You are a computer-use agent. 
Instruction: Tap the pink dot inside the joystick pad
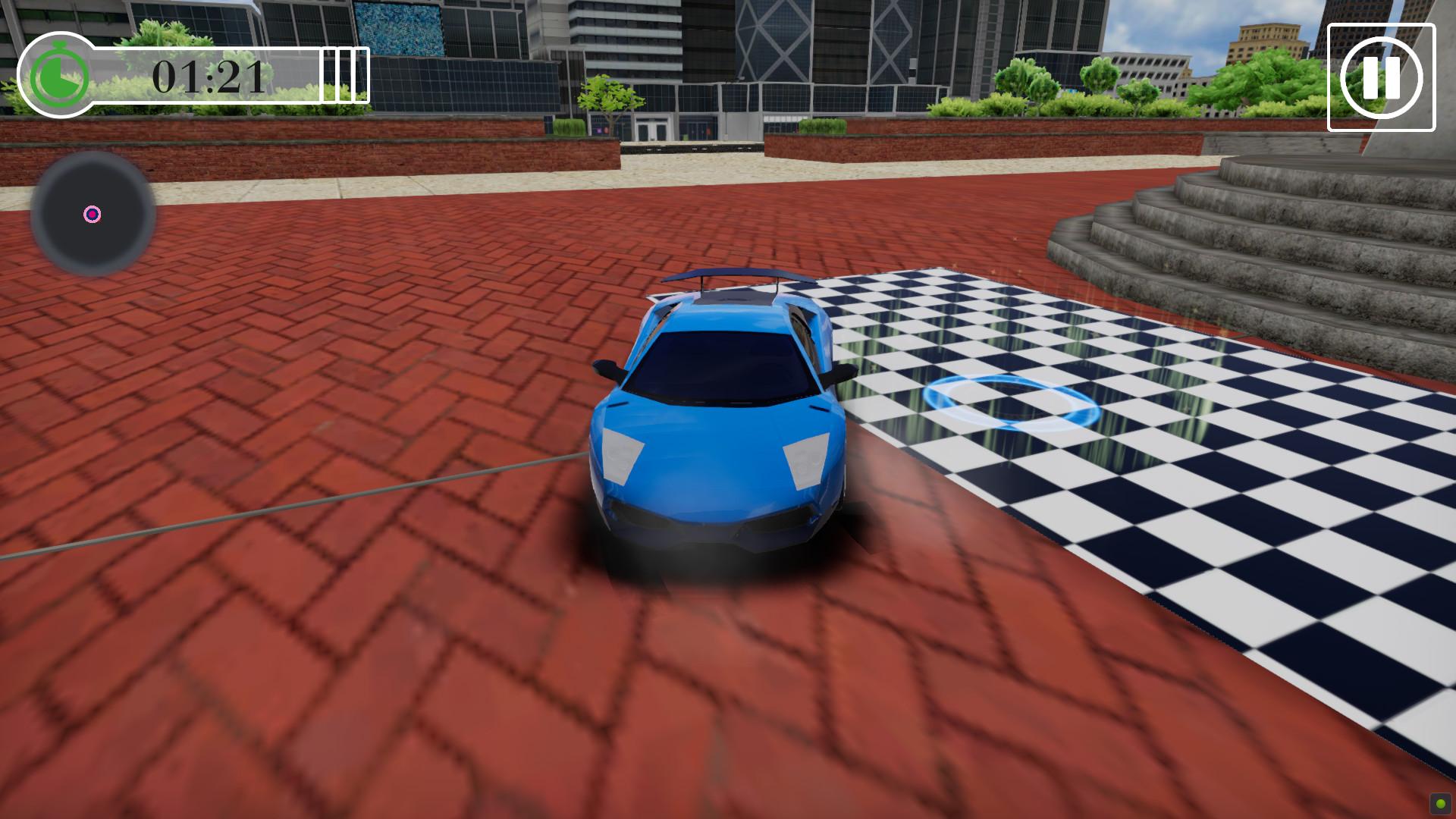point(93,215)
